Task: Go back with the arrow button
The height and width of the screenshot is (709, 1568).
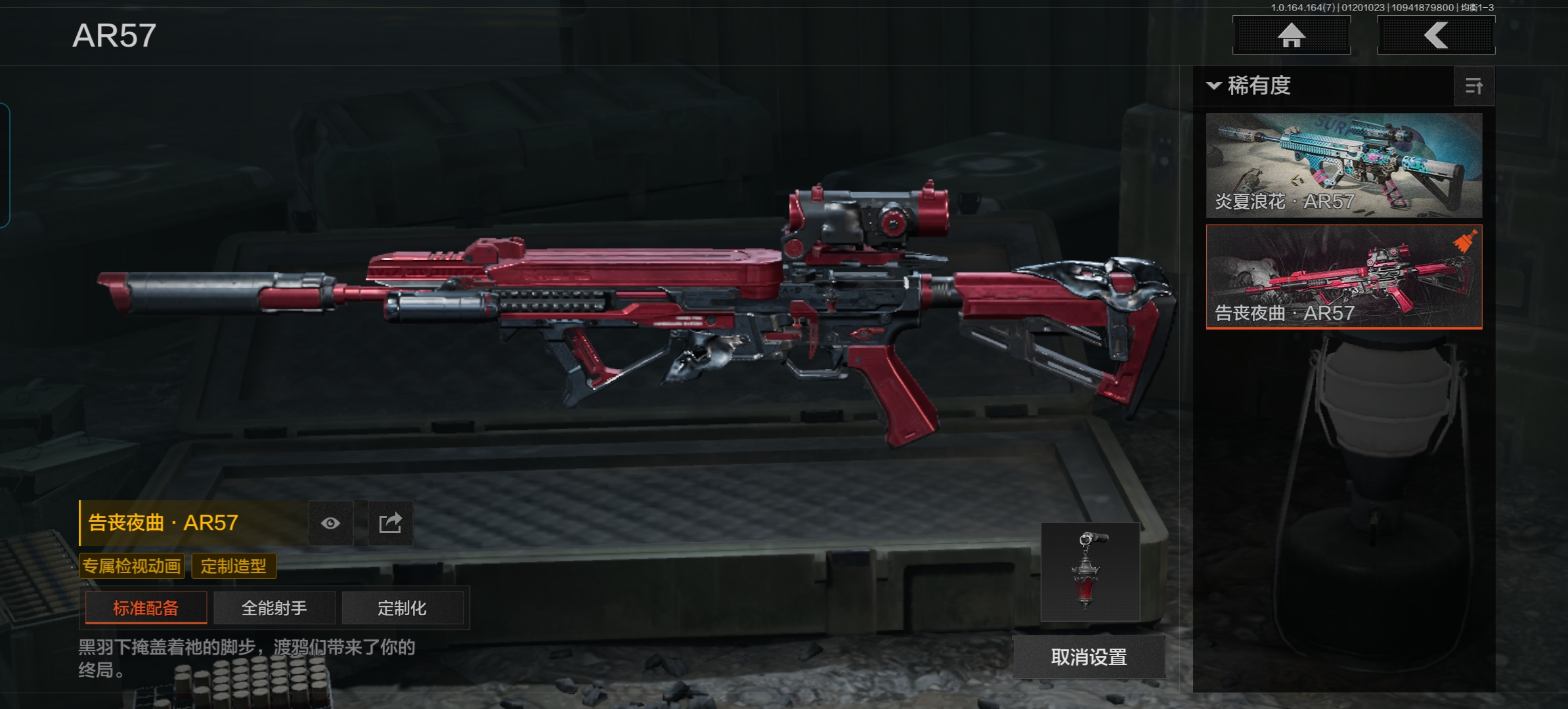Action: coord(1435,35)
